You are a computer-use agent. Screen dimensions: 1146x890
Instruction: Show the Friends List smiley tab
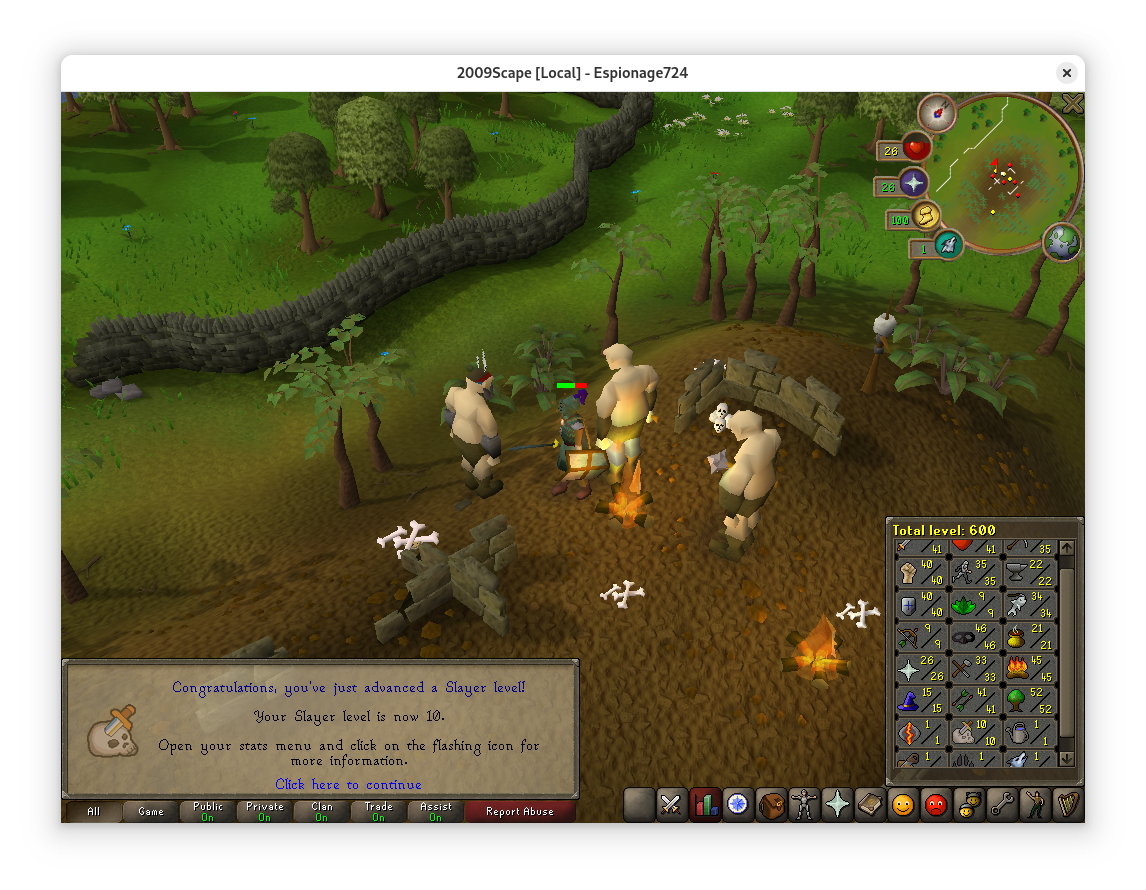(903, 804)
